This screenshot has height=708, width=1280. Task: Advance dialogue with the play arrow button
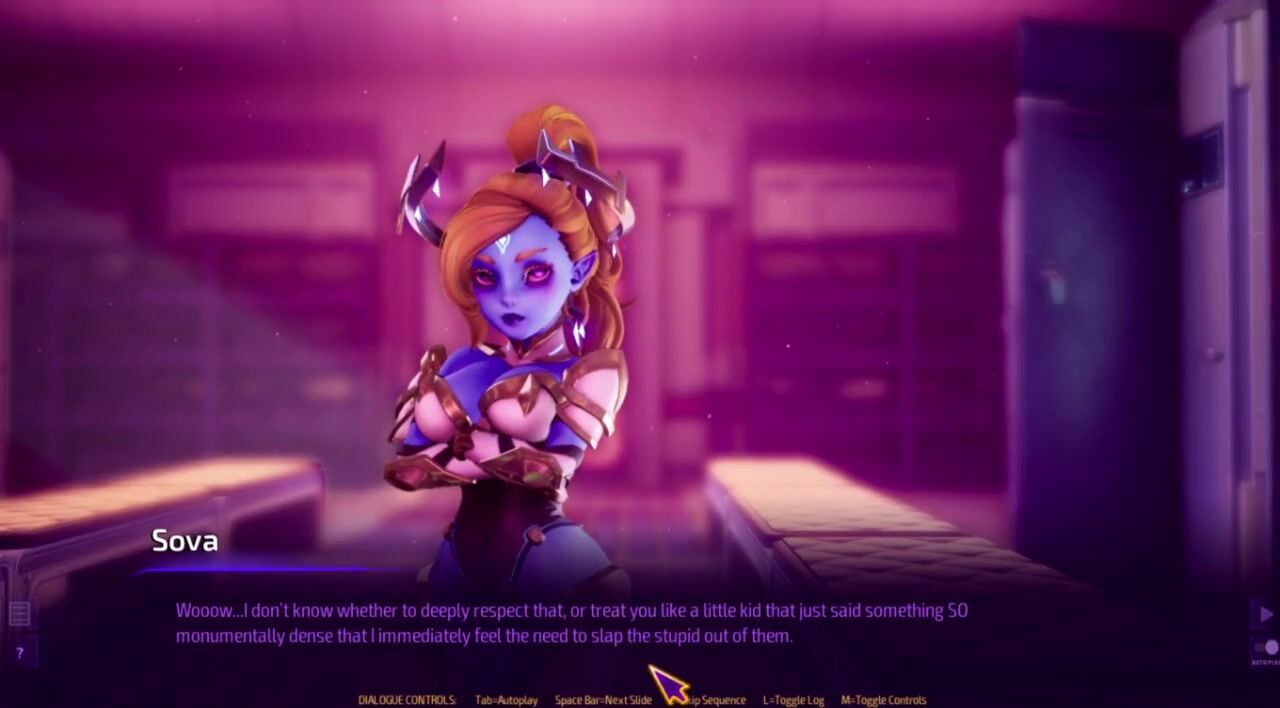click(x=1266, y=613)
